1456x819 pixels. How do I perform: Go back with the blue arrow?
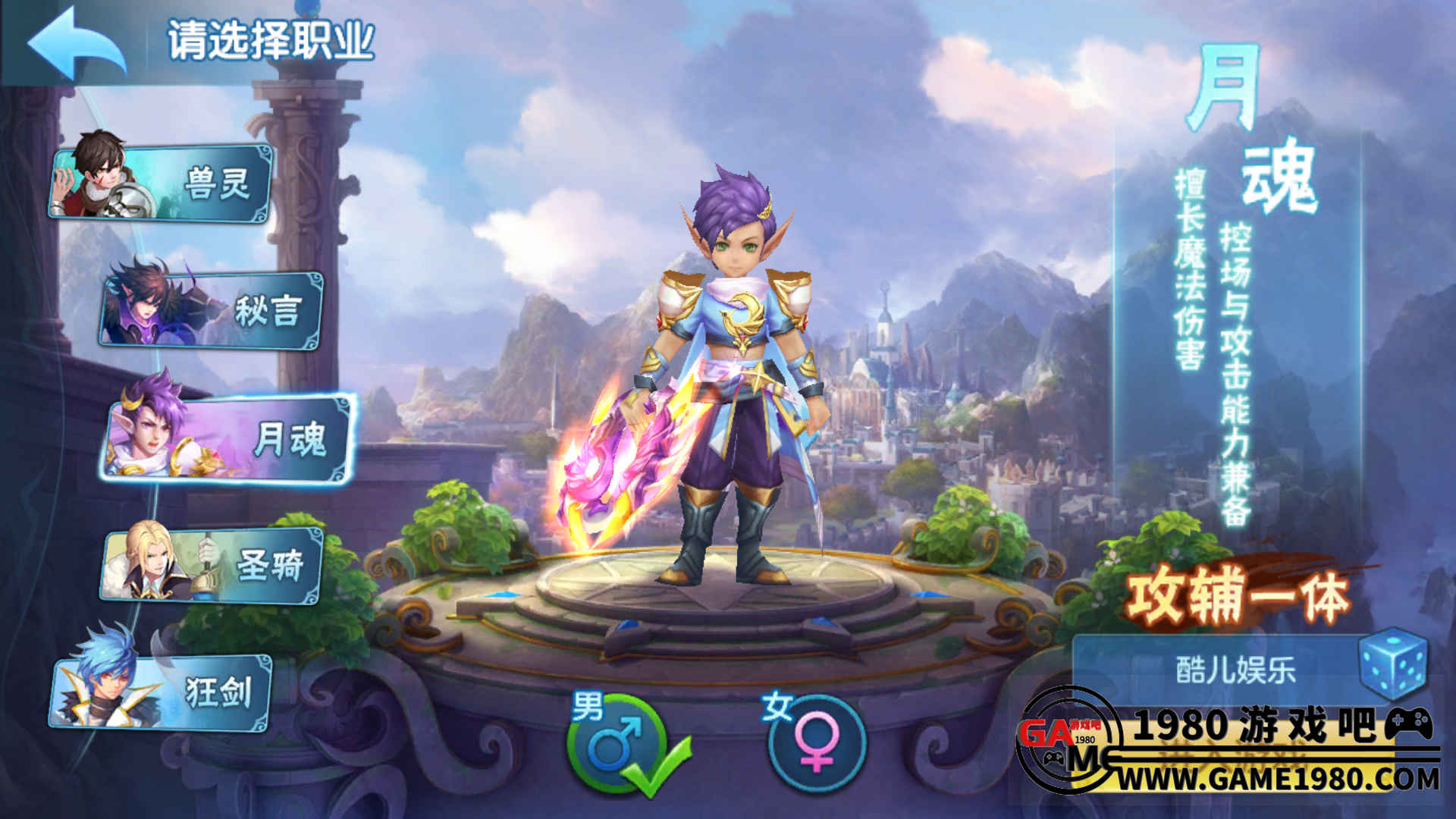click(x=76, y=43)
